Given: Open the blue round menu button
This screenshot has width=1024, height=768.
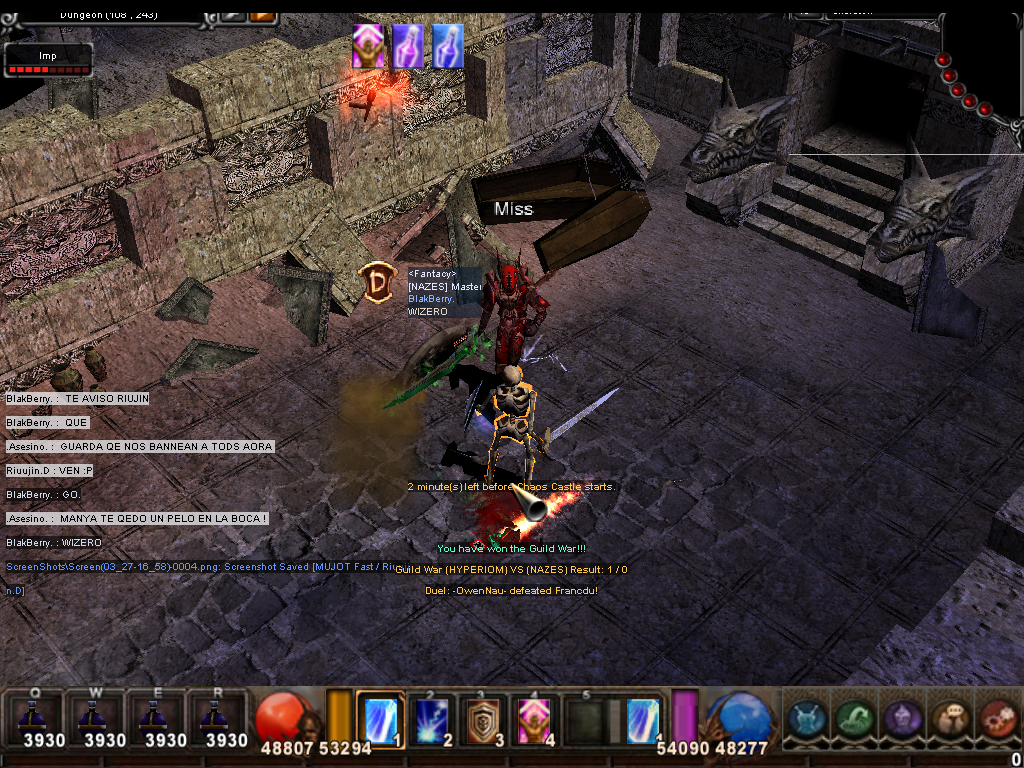Looking at the screenshot, I should click(x=806, y=718).
